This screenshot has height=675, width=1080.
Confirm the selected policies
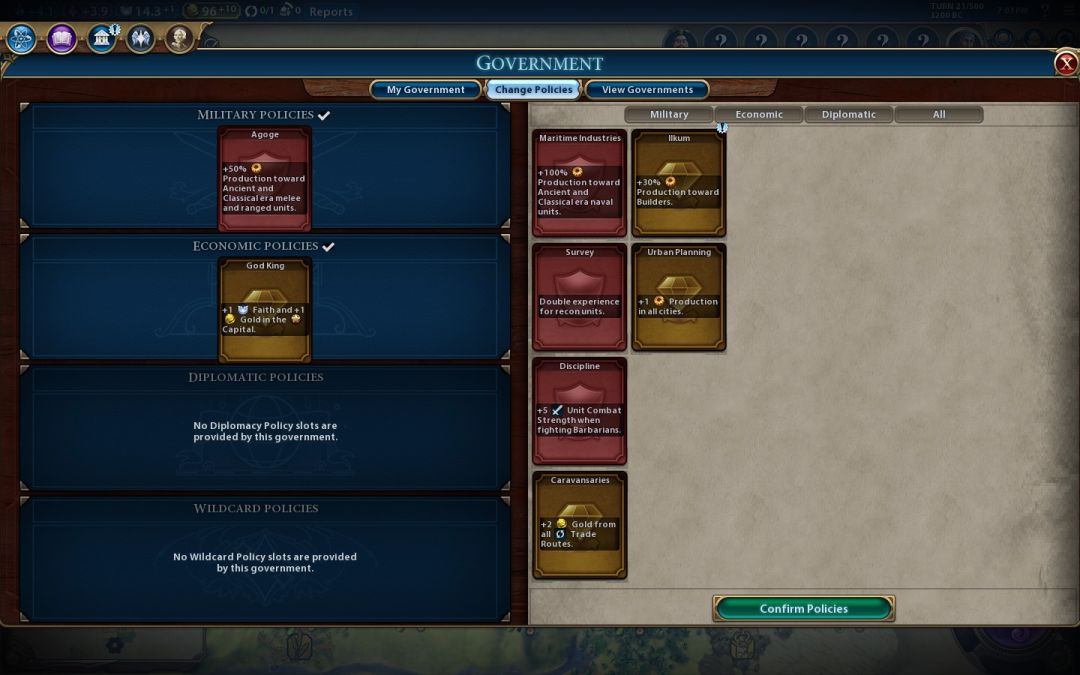(803, 608)
